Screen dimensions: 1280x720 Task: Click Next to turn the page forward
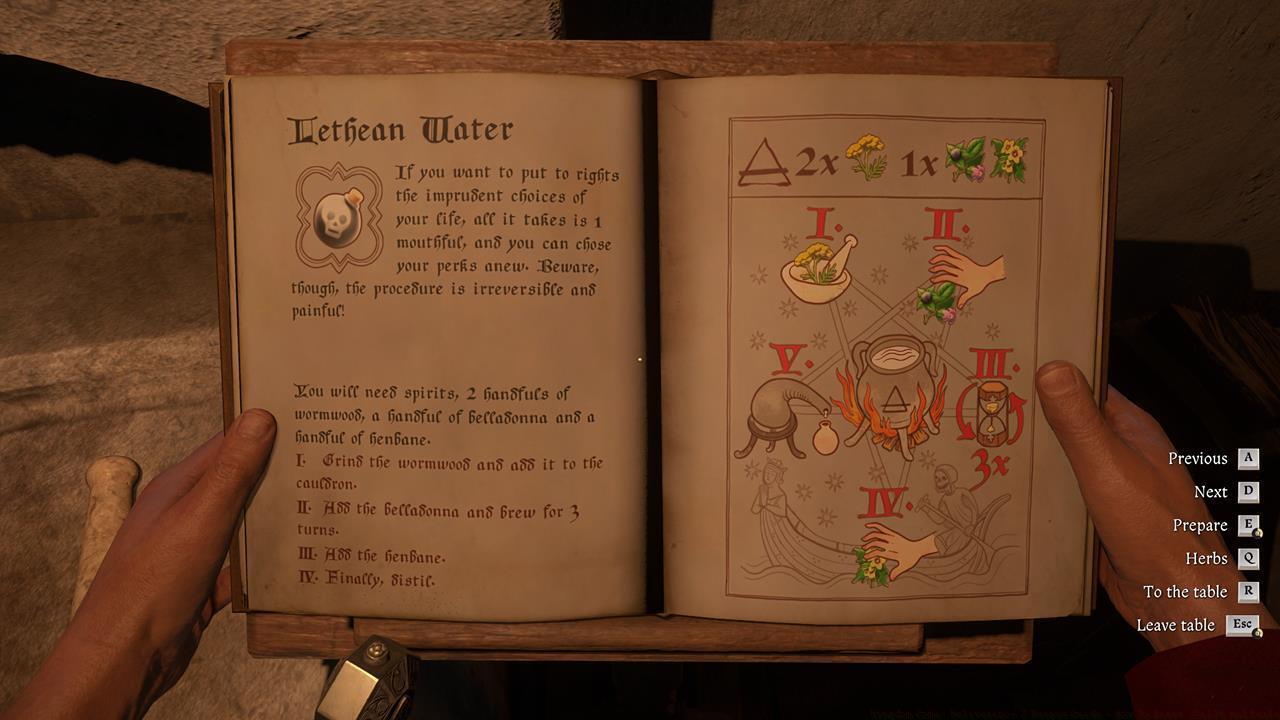point(1209,491)
